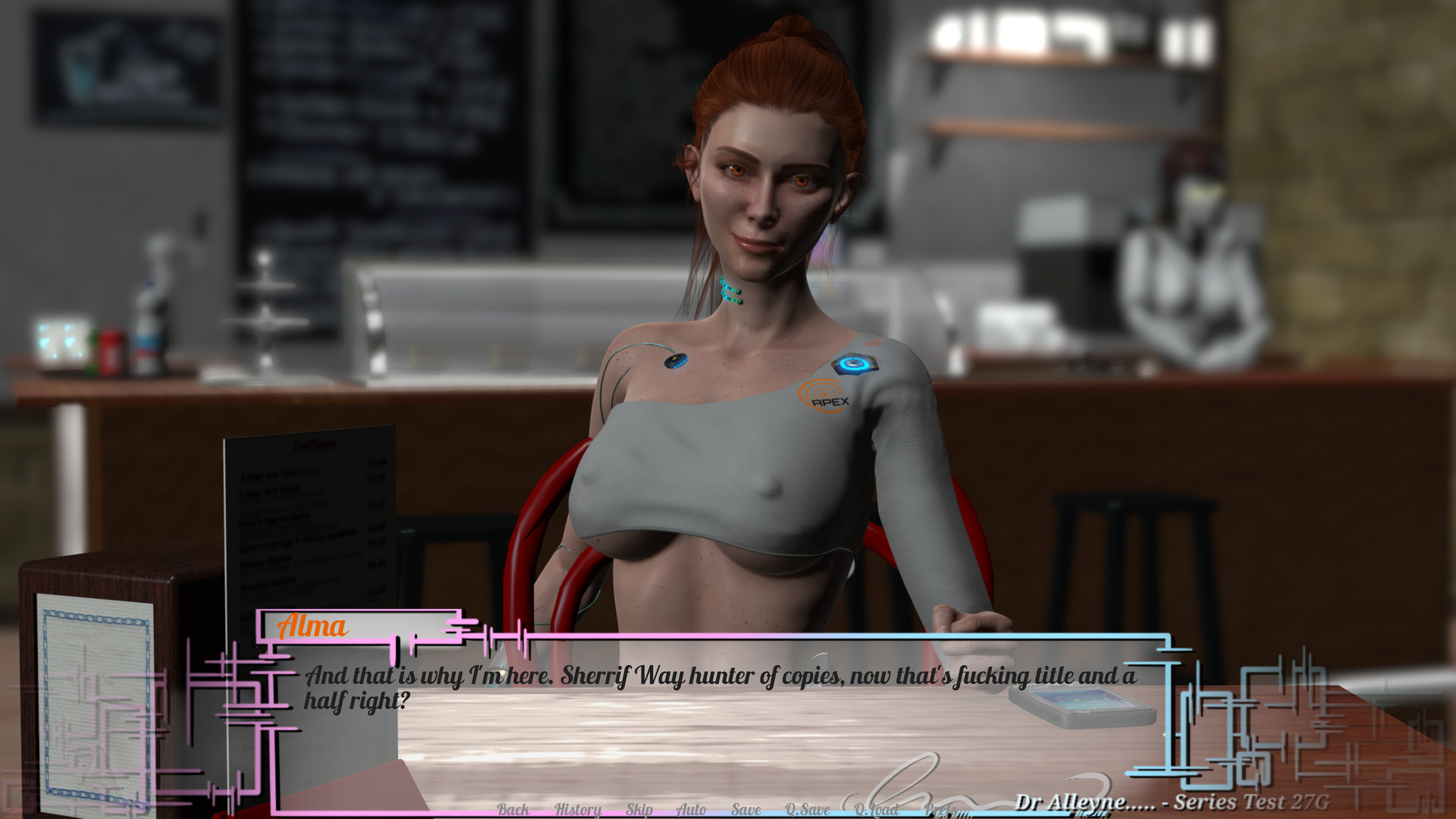This screenshot has height=819, width=1456.
Task: Go Back to the previous dialogue line
Action: pos(513,809)
